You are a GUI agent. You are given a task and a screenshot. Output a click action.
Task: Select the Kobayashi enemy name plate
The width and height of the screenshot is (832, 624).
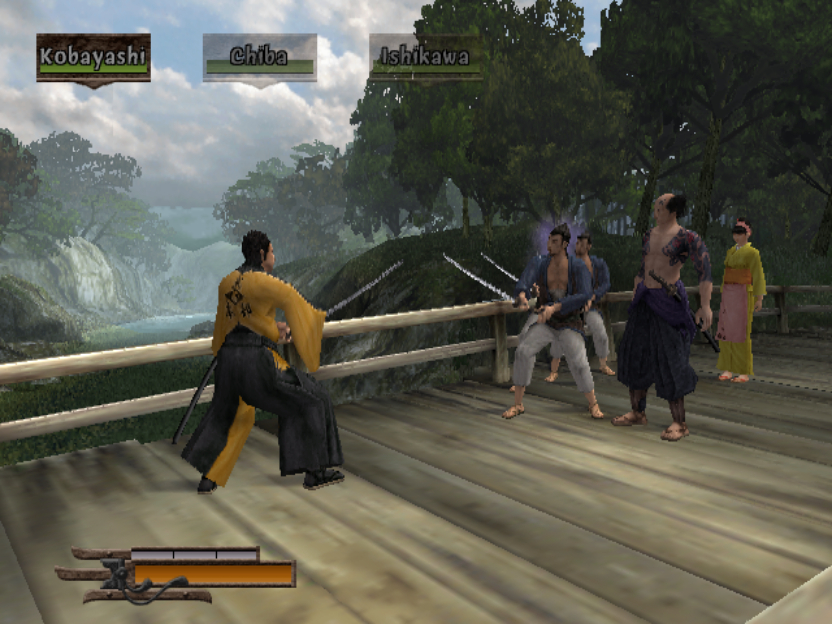pos(93,58)
